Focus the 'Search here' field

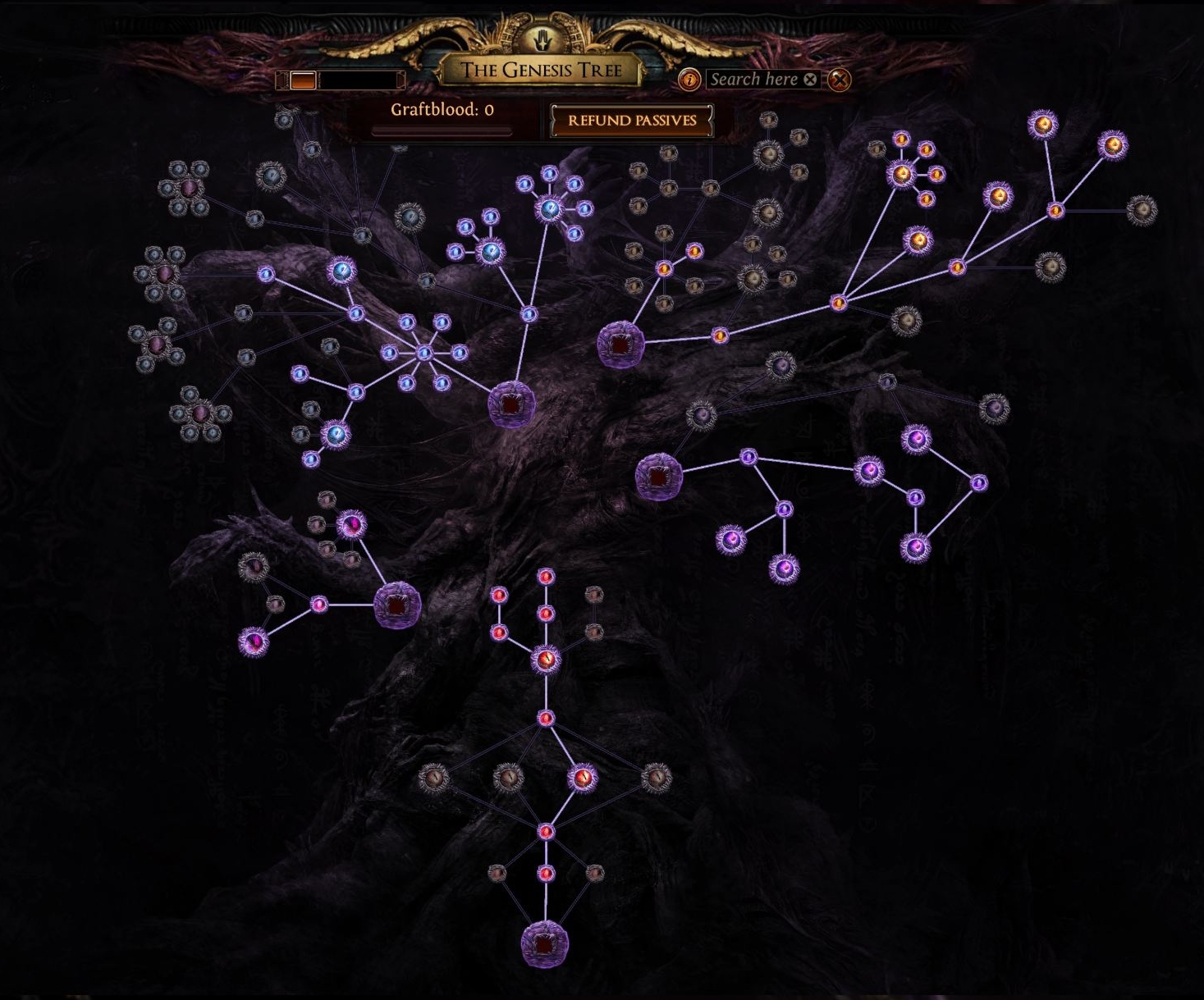753,80
